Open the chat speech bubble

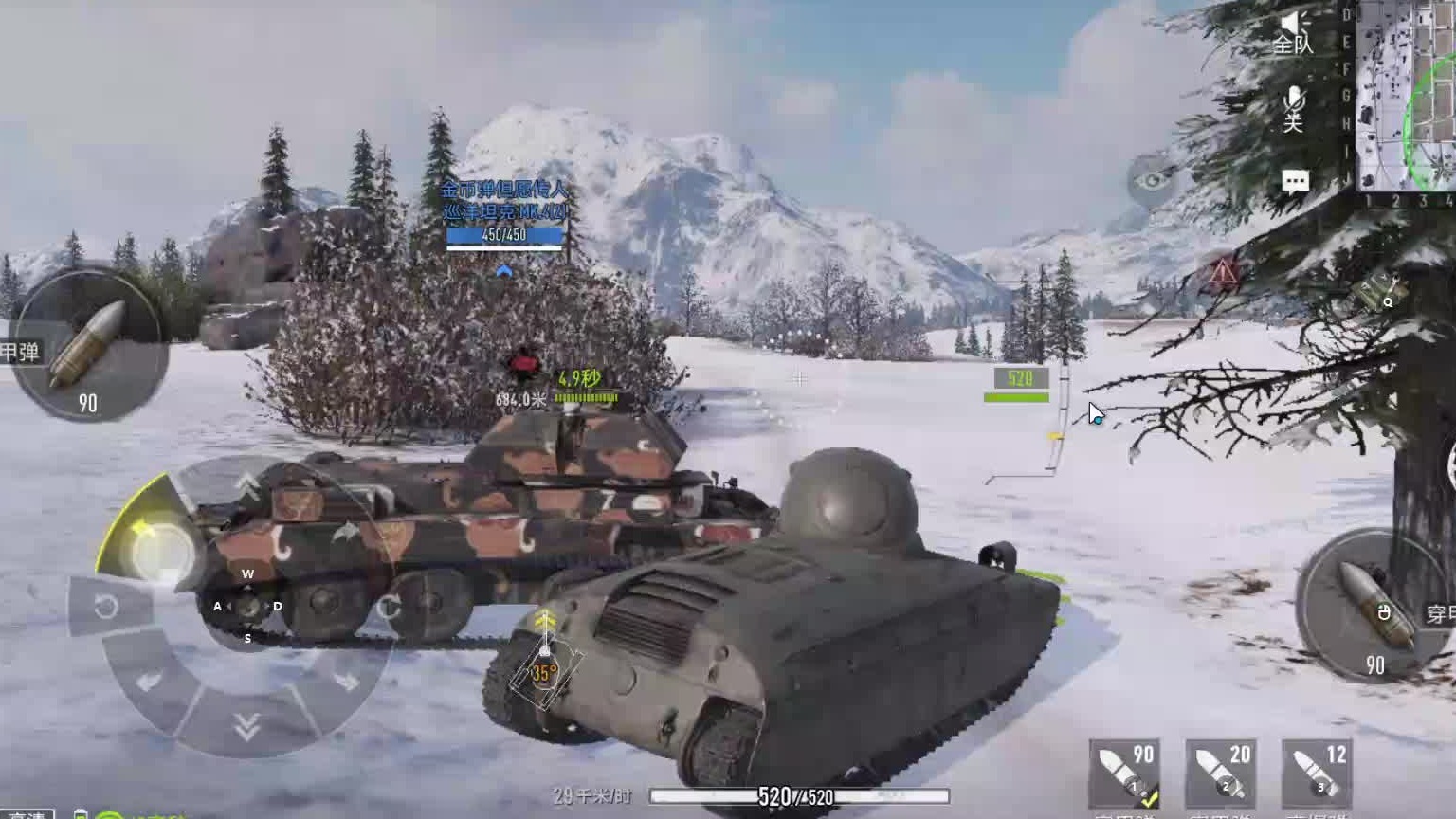point(1295,182)
